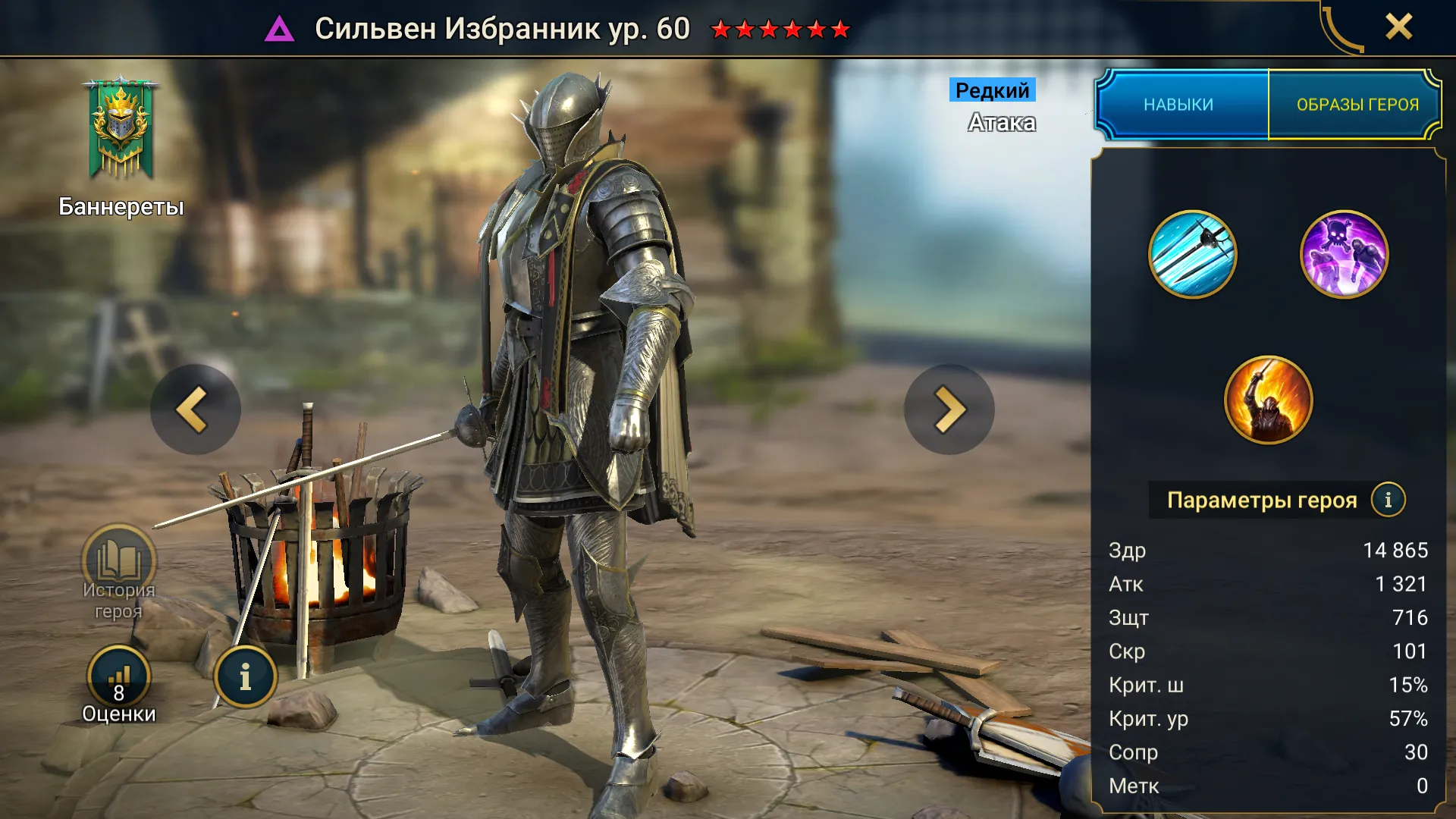Go to the next hero
The height and width of the screenshot is (819, 1456).
(x=949, y=409)
